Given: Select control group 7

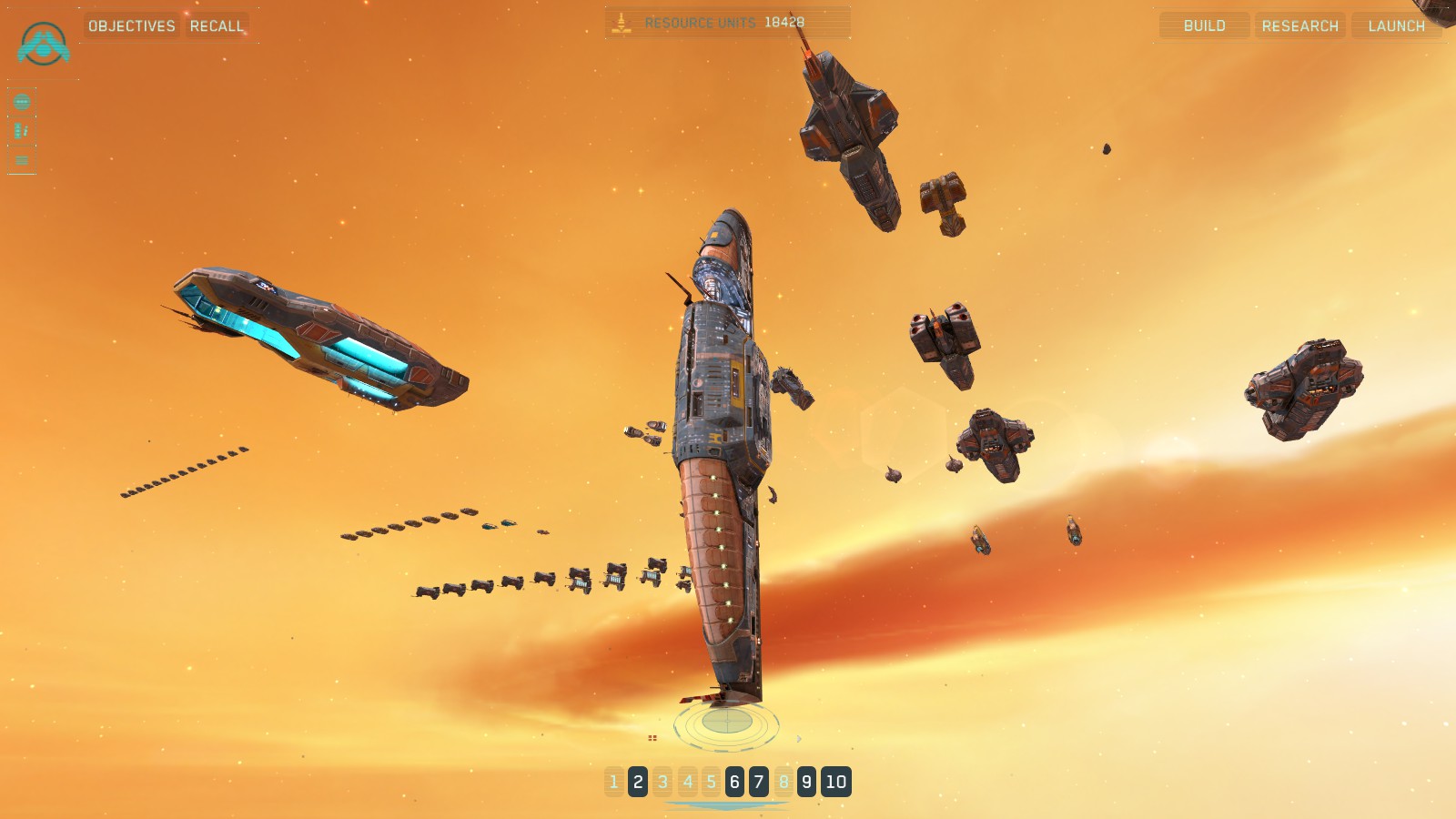Looking at the screenshot, I should point(759,782).
